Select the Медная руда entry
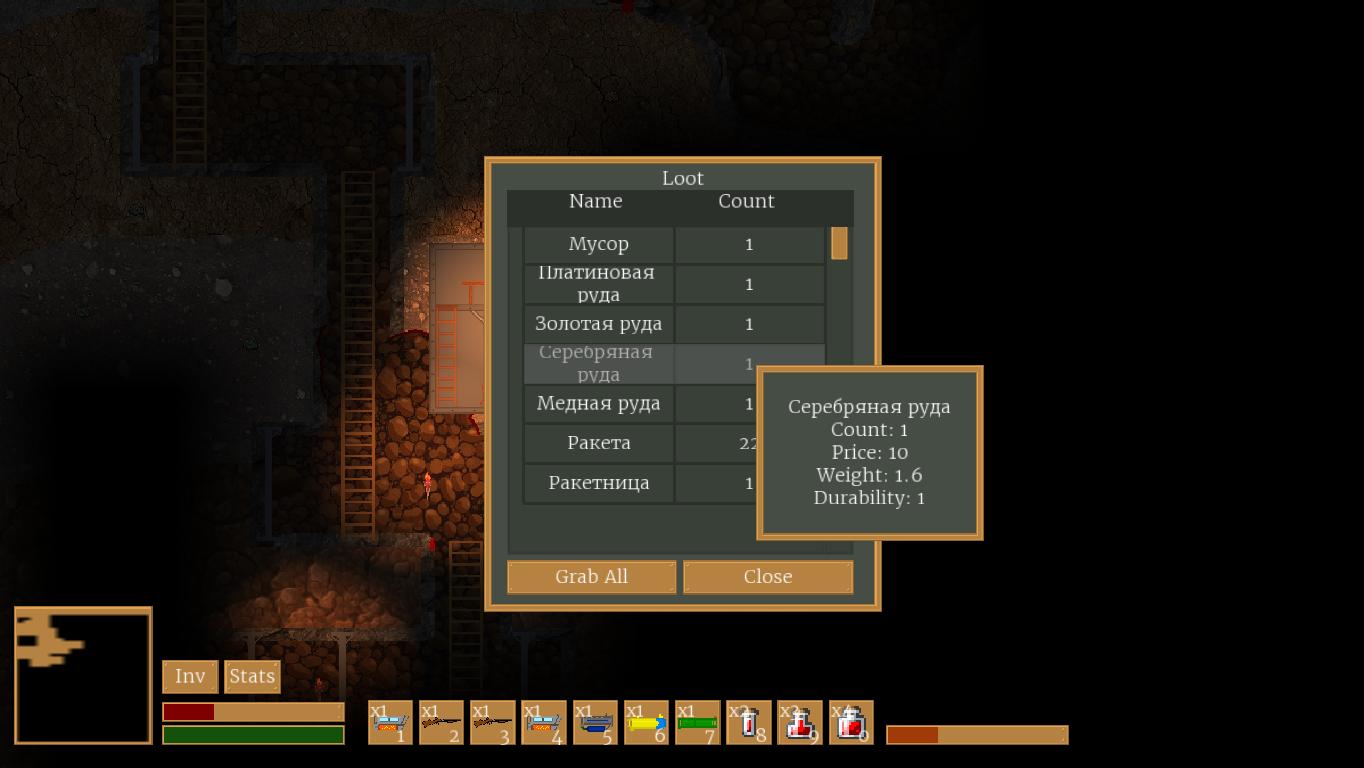This screenshot has width=1364, height=768. [598, 404]
